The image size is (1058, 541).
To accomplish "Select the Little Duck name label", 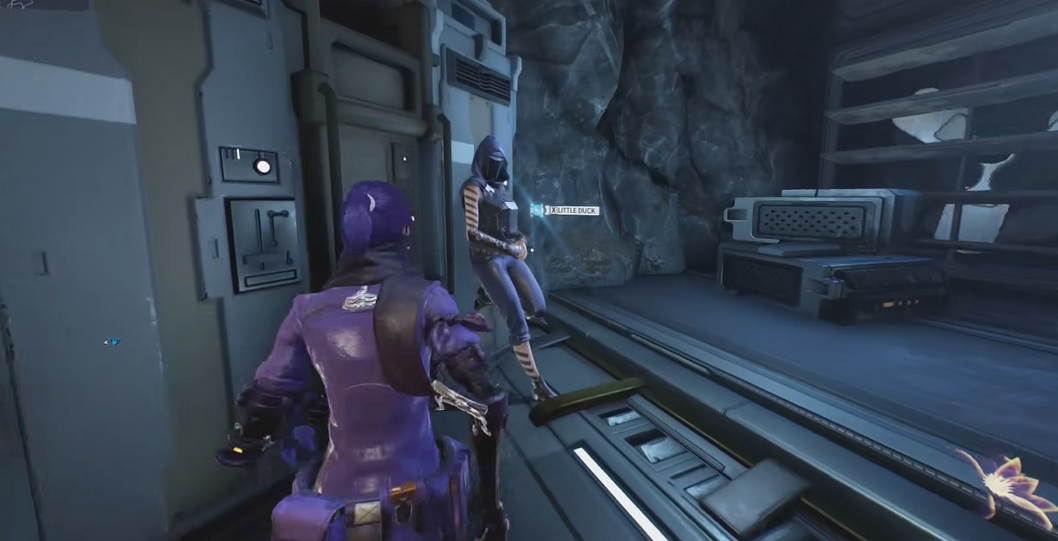I will click(x=576, y=210).
